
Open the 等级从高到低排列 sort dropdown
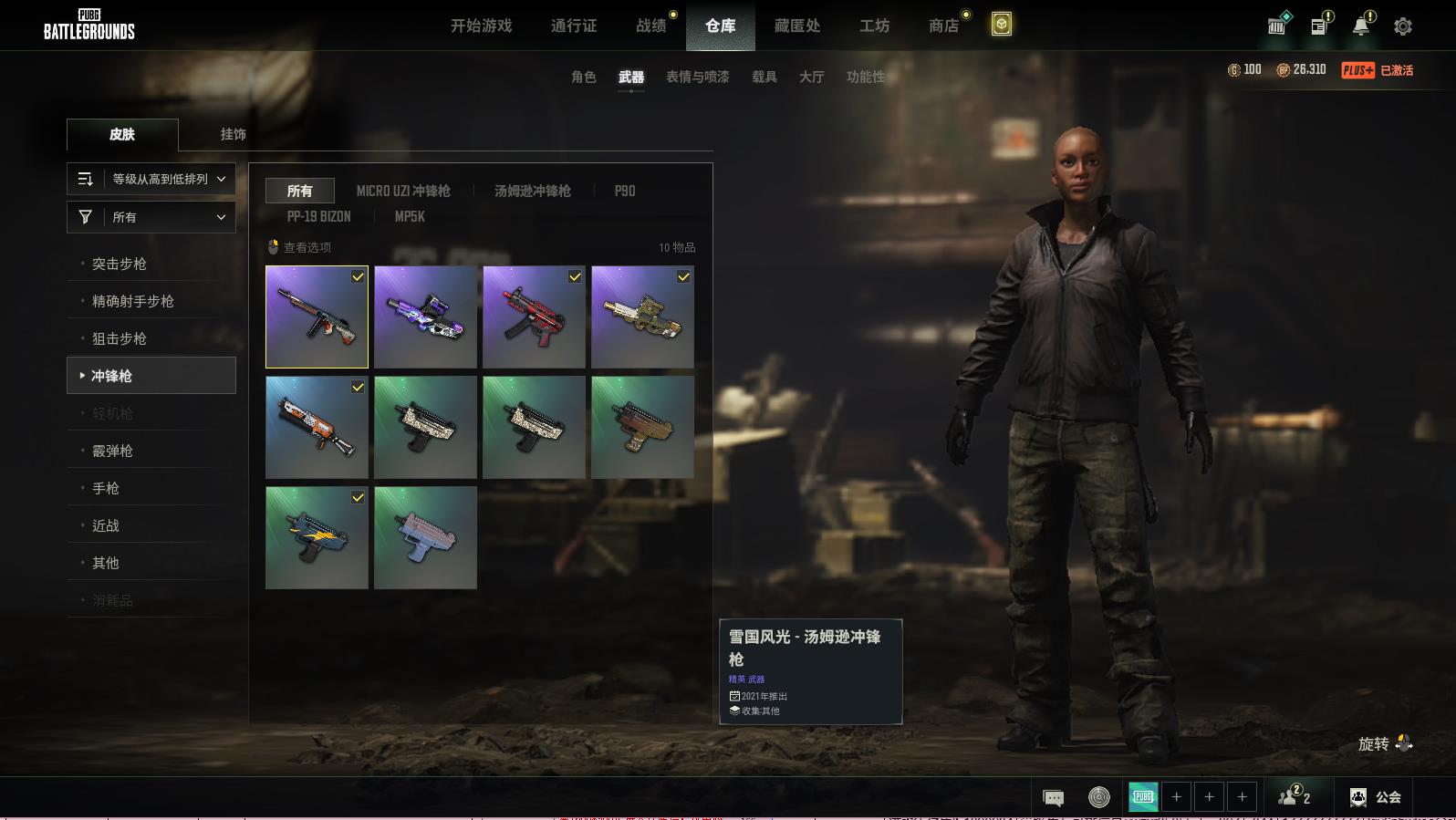tap(151, 179)
